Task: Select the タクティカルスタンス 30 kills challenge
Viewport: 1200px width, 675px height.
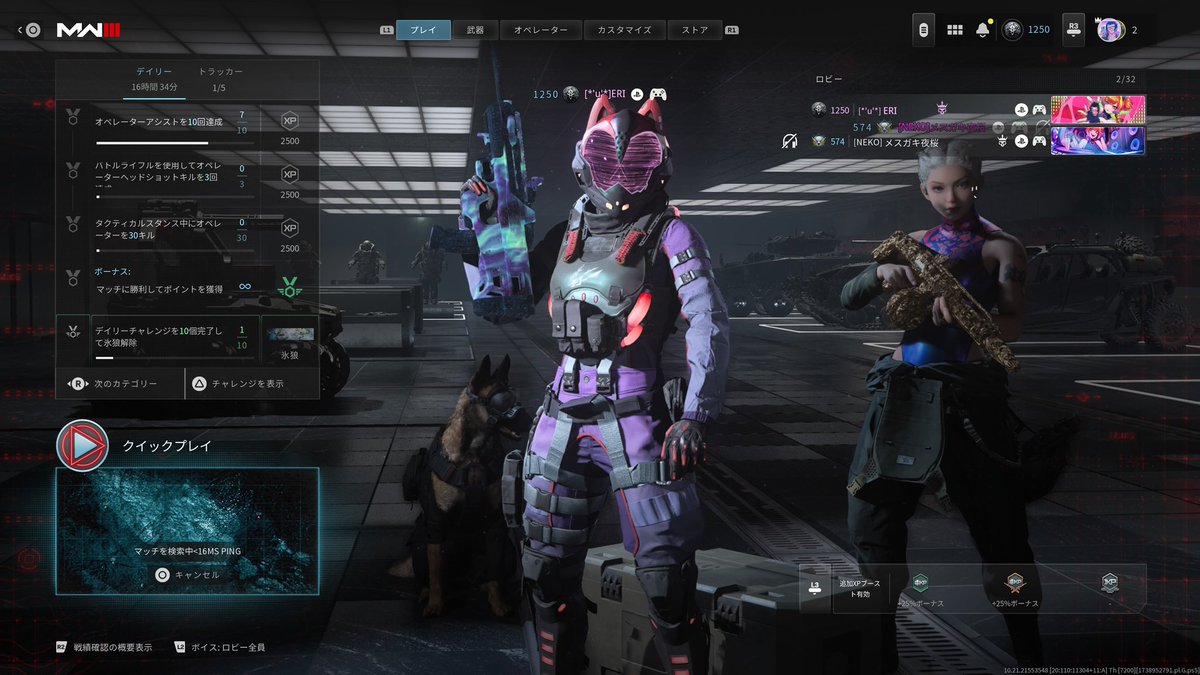Action: pos(170,230)
